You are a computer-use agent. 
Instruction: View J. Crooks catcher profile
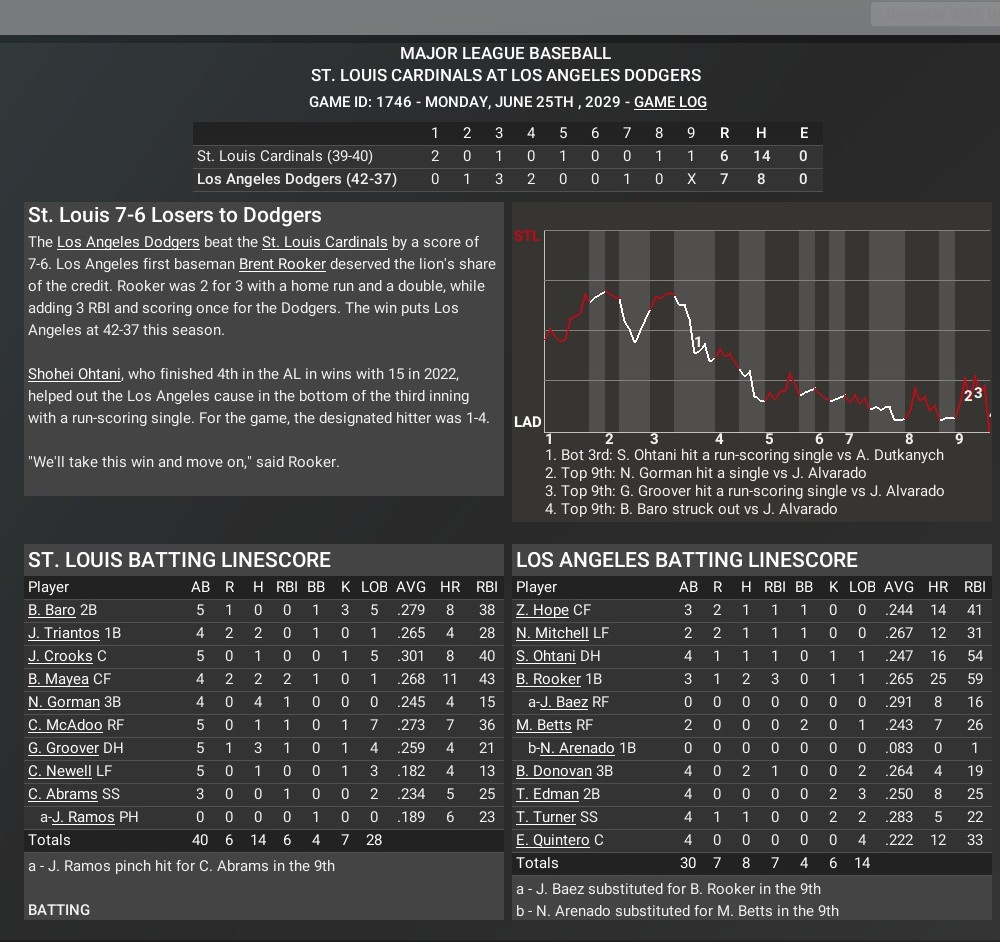coord(60,656)
